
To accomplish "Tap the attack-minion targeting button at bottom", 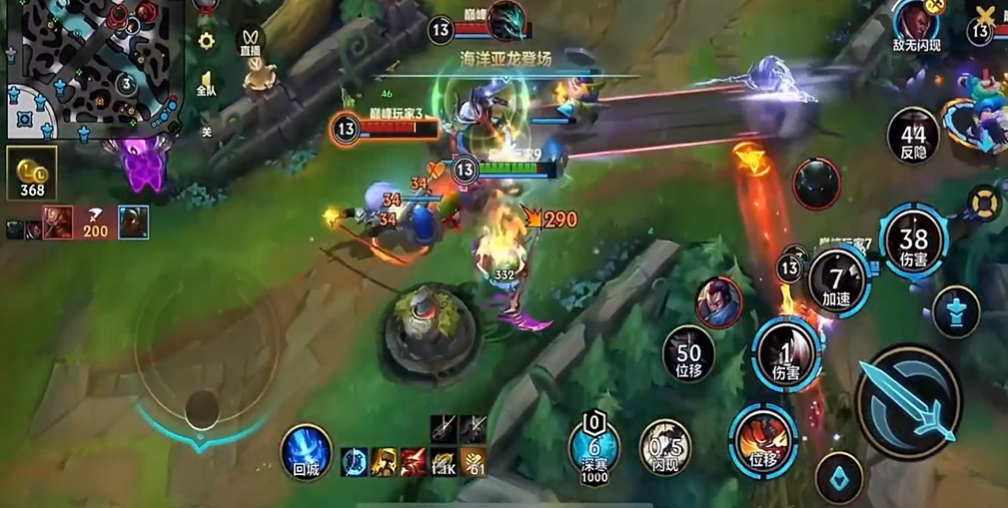I will point(838,478).
